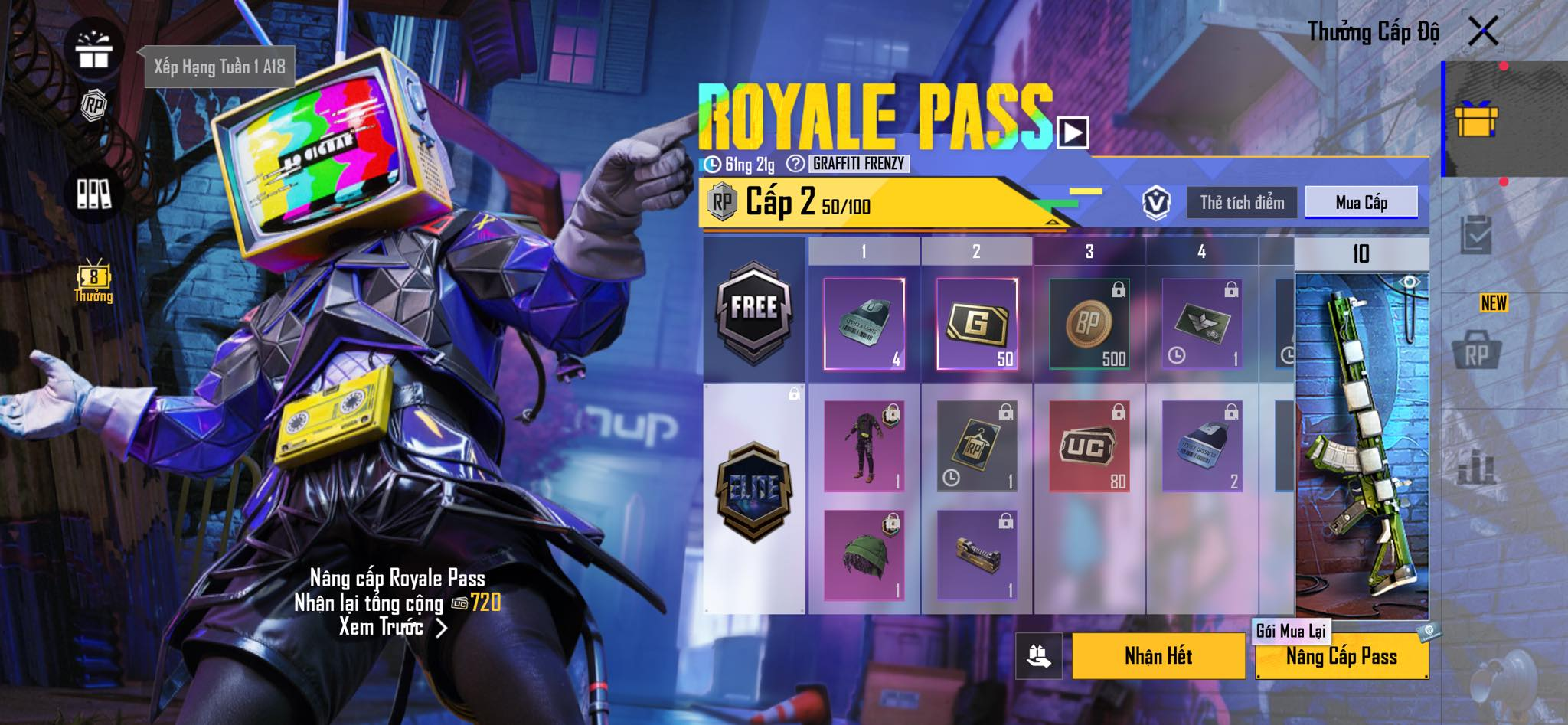Screen dimensions: 1568x725
Task: Open the 8 Thưởng rewards icon
Action: (93, 281)
